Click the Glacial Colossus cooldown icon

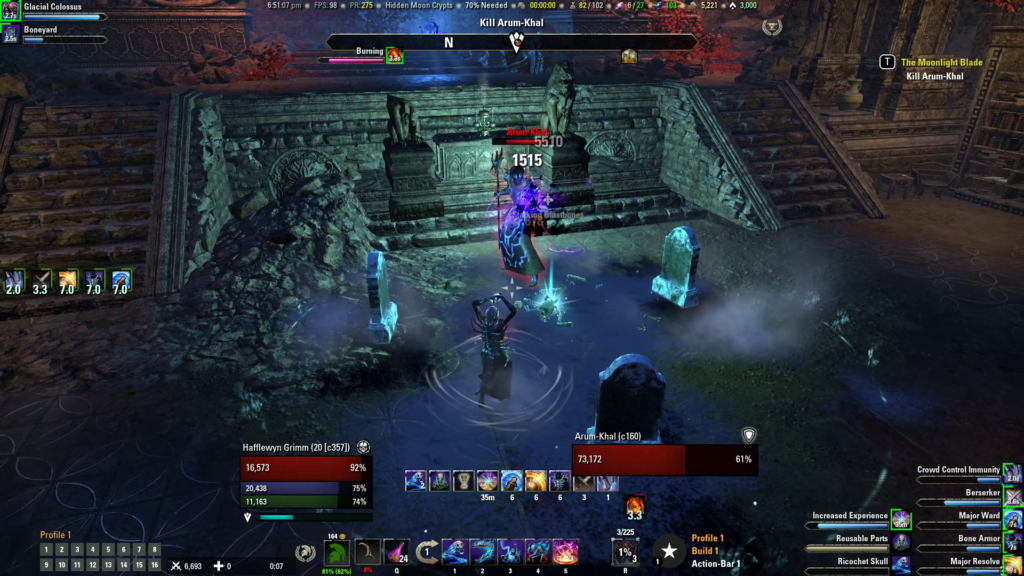10,12
